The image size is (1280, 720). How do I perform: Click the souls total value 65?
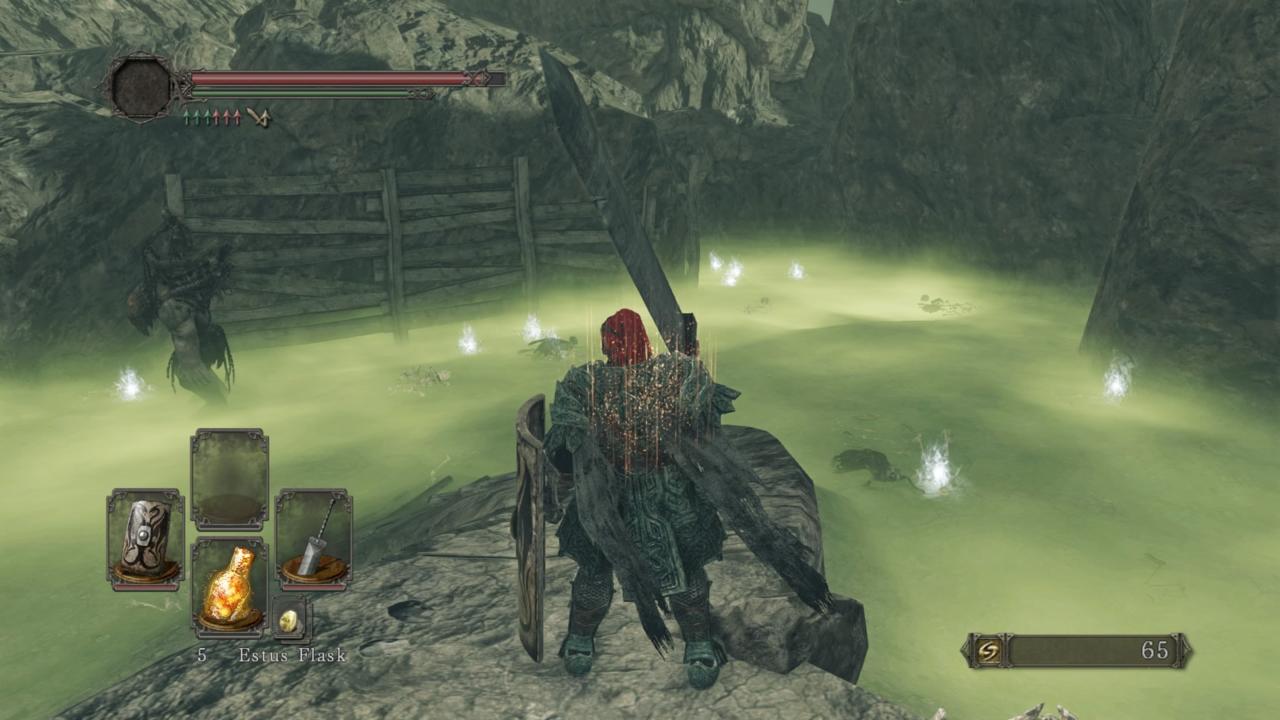coord(1158,650)
